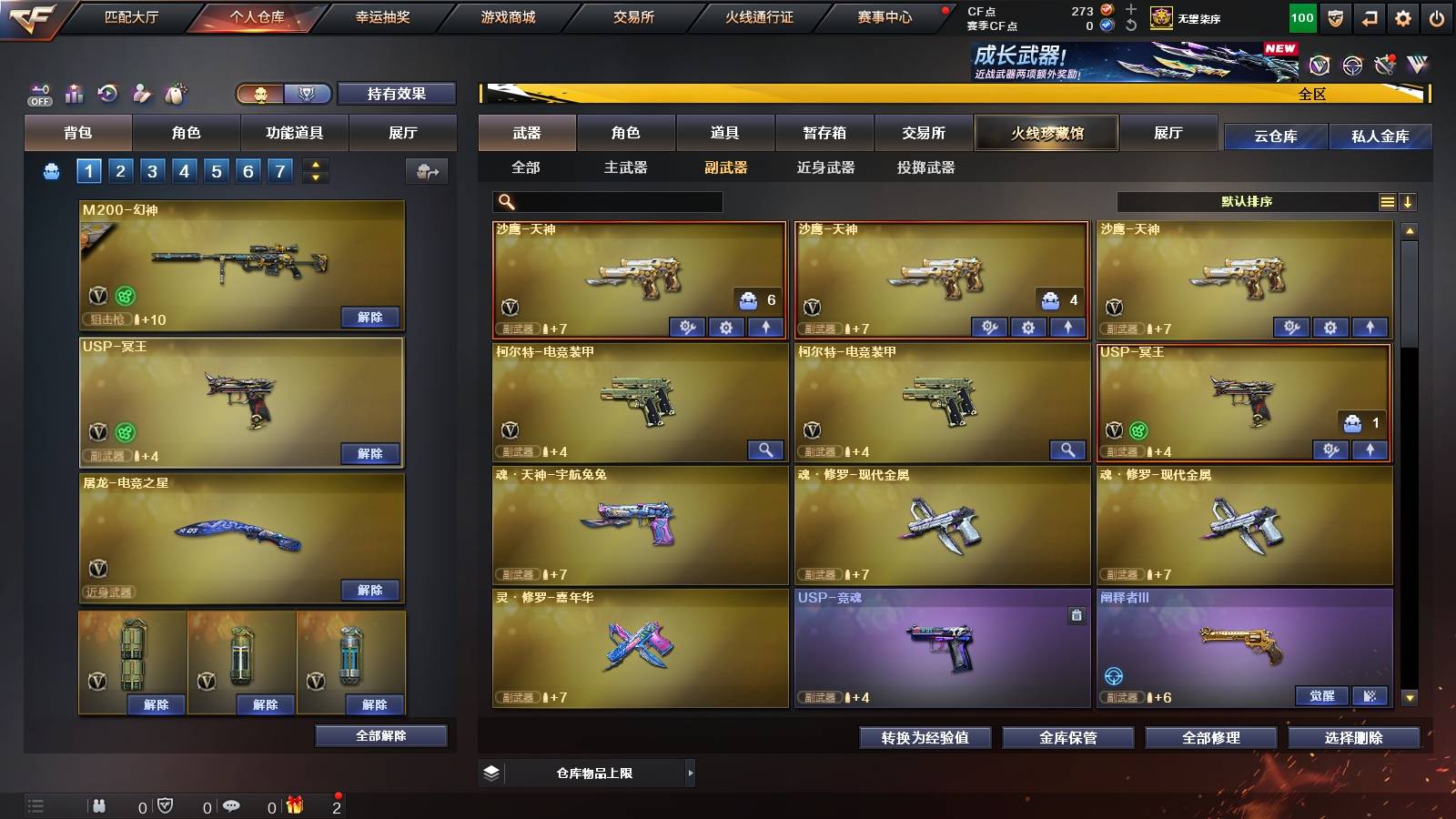Select the list view icon beside 默认排序
Screen dimensions: 1456x819
point(1386,201)
